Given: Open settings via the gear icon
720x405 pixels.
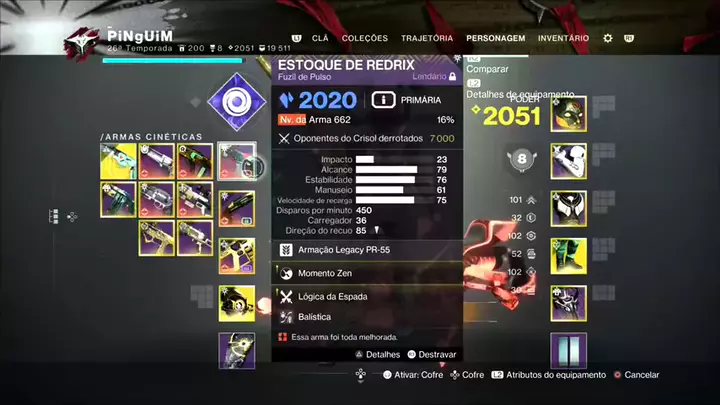Looking at the screenshot, I should pos(608,38).
